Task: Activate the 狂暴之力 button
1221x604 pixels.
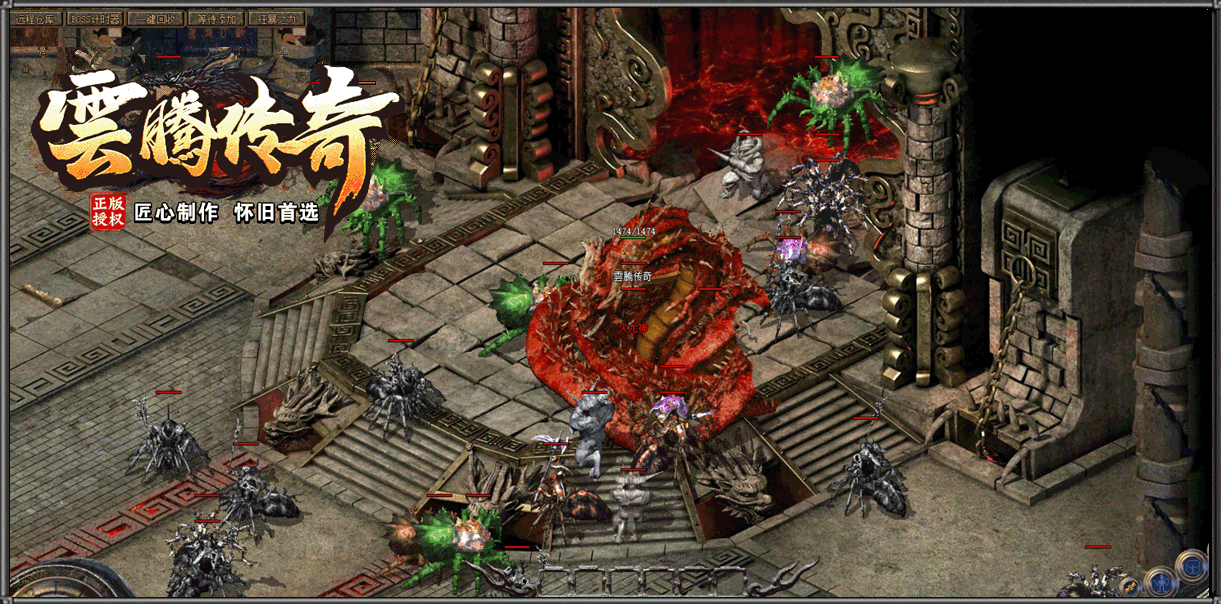Action: [277, 18]
